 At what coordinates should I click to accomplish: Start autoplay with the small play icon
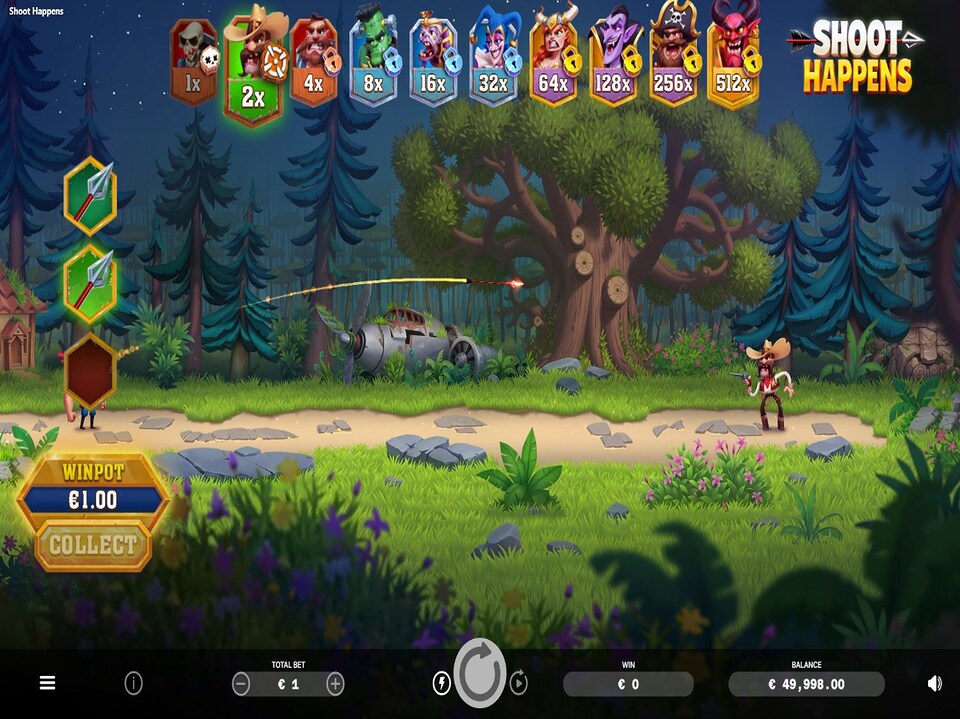(x=519, y=683)
